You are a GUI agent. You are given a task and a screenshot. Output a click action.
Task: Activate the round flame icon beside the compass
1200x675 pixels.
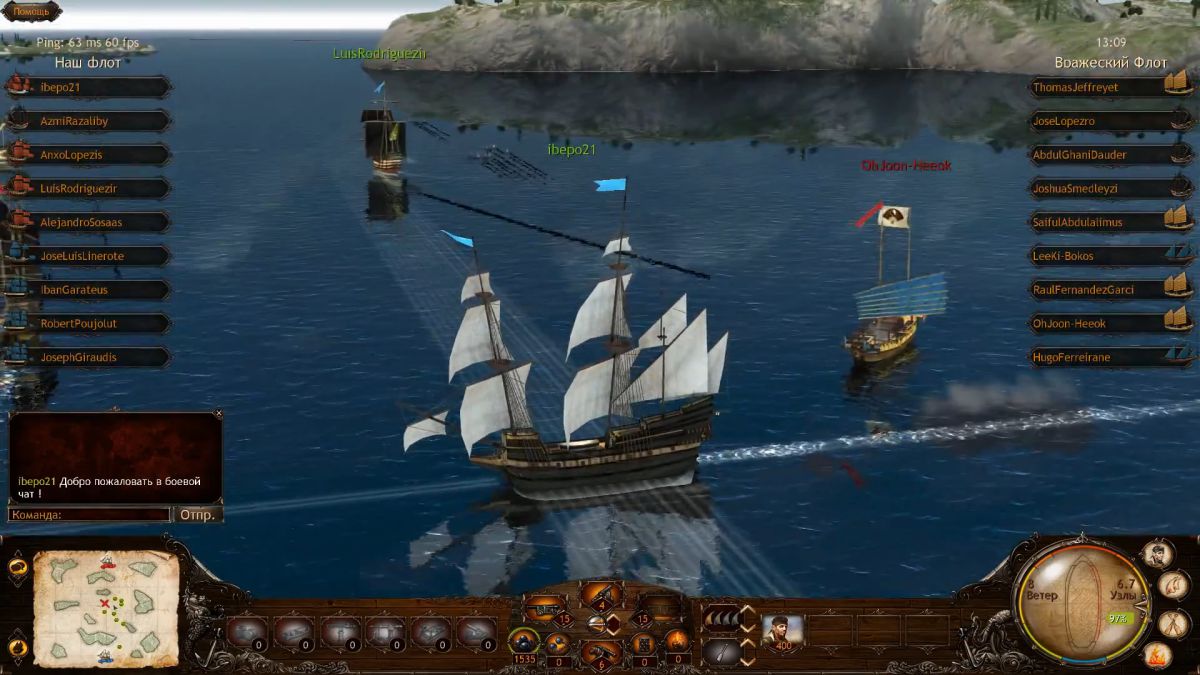click(x=1157, y=657)
